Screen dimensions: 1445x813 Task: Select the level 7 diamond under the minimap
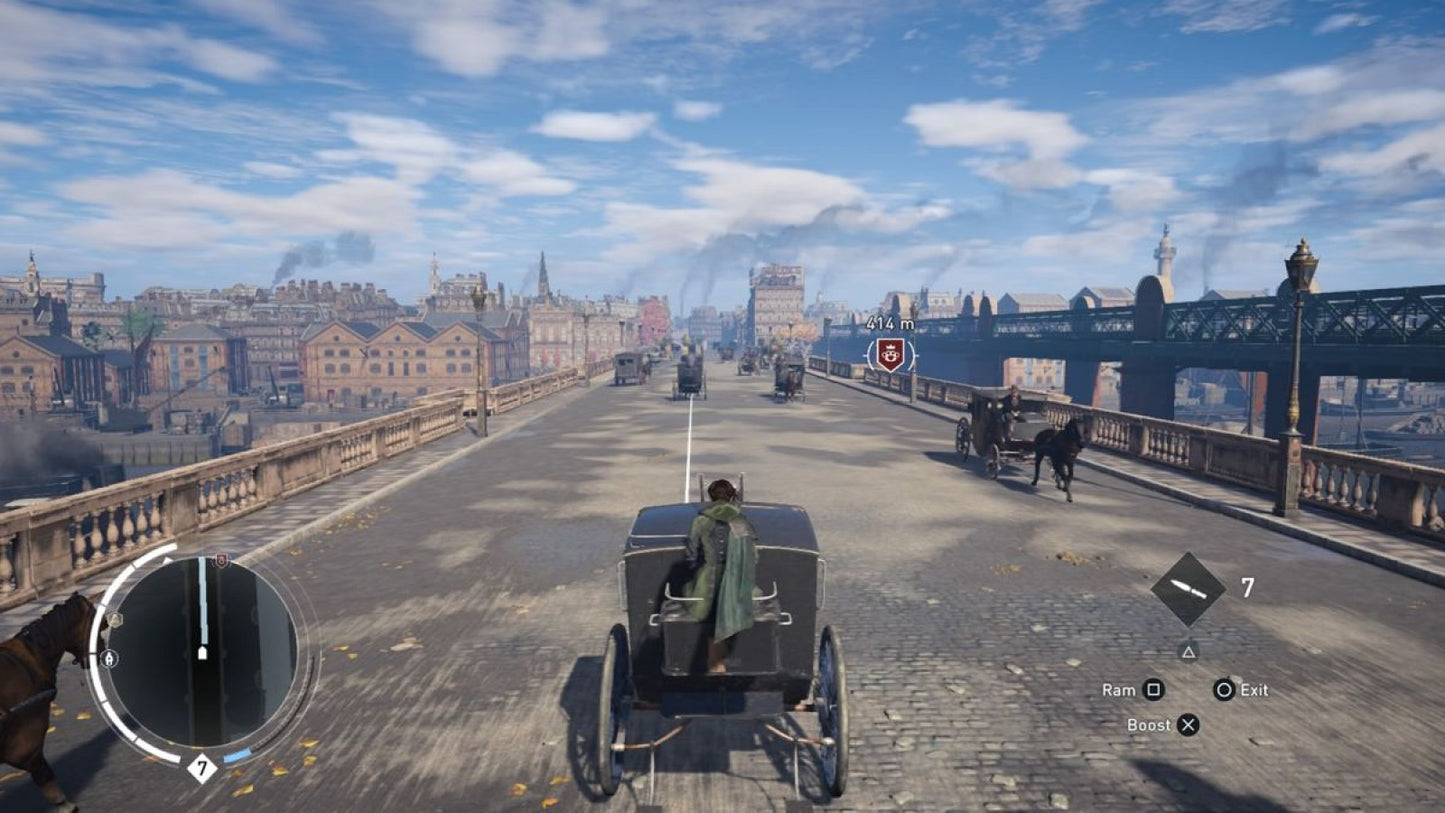point(200,768)
